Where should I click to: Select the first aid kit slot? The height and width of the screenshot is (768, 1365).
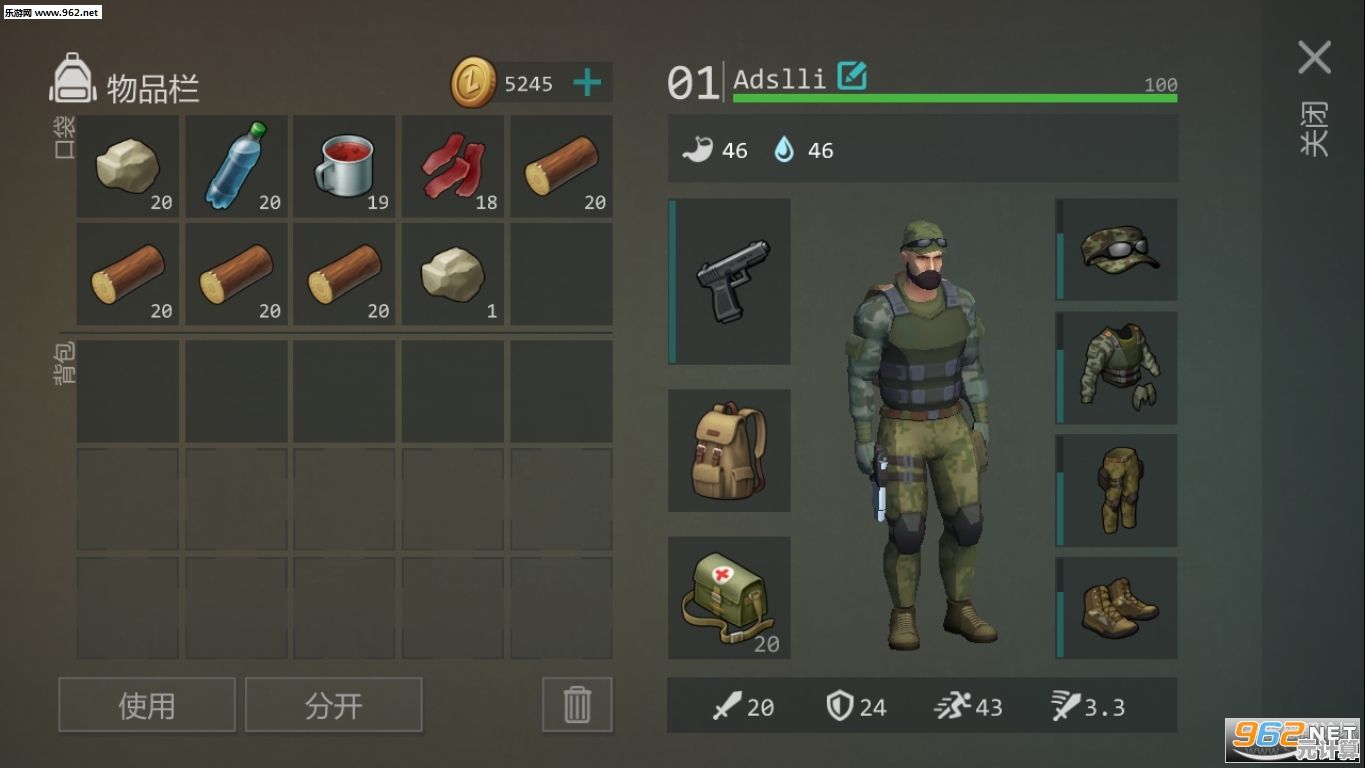[x=730, y=598]
